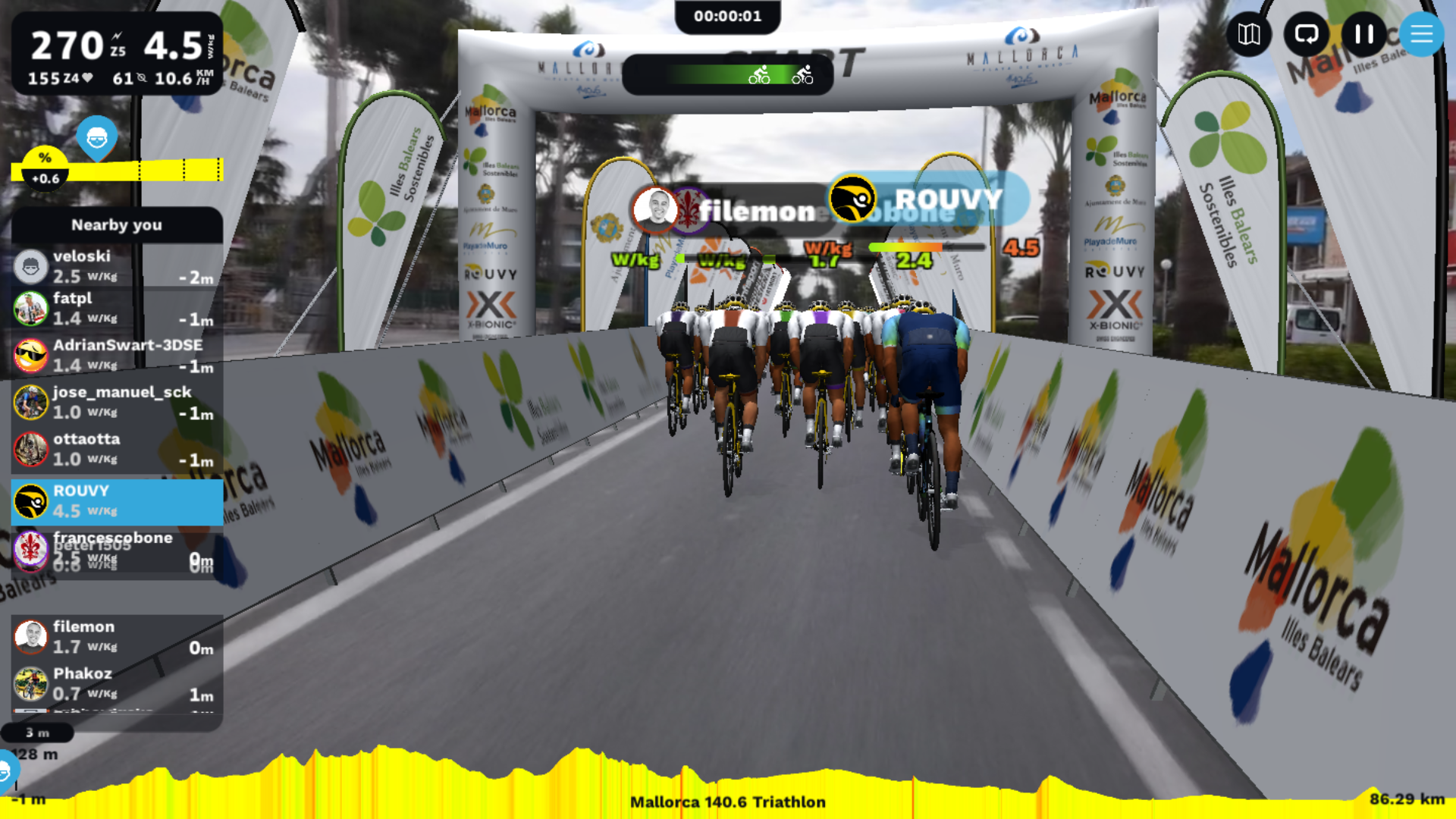Pick ottaotta in the rider list
The width and height of the screenshot is (1456, 819).
click(117, 449)
